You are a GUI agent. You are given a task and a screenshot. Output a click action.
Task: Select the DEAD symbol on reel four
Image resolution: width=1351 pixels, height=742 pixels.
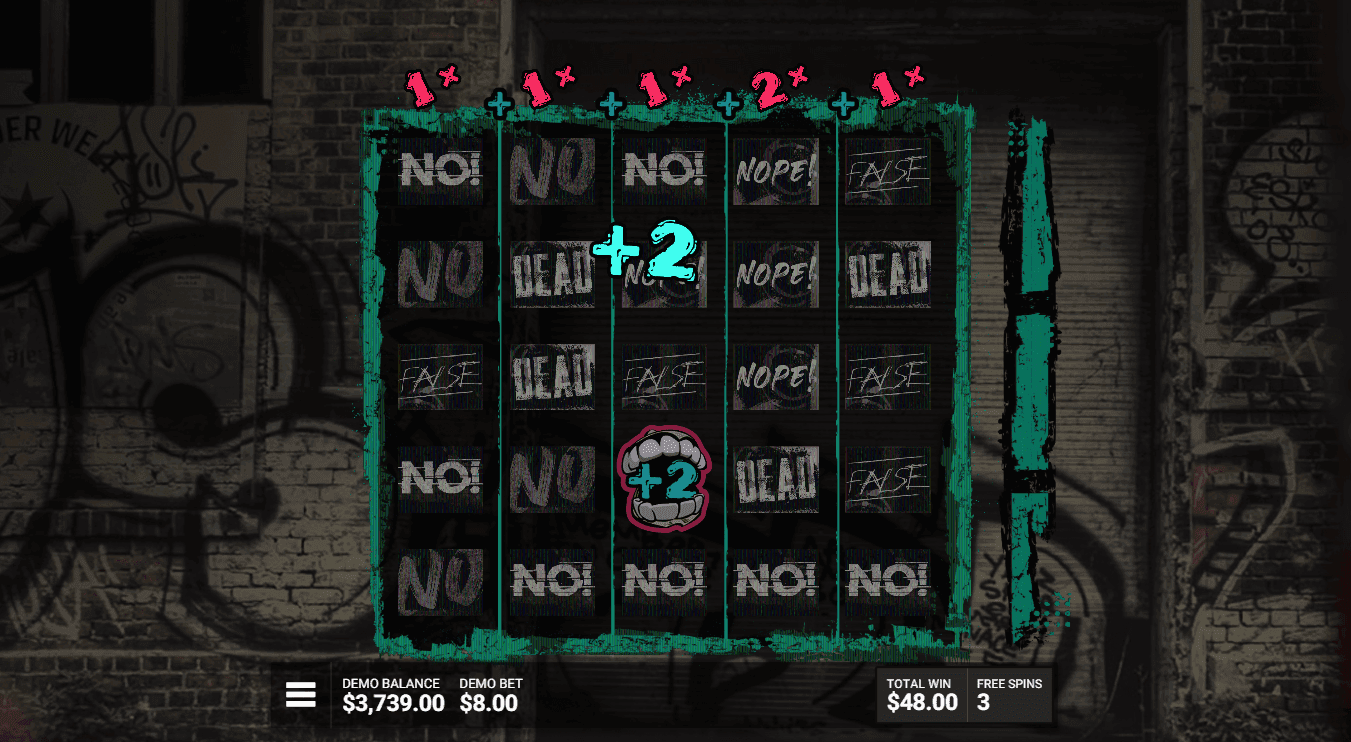click(776, 478)
